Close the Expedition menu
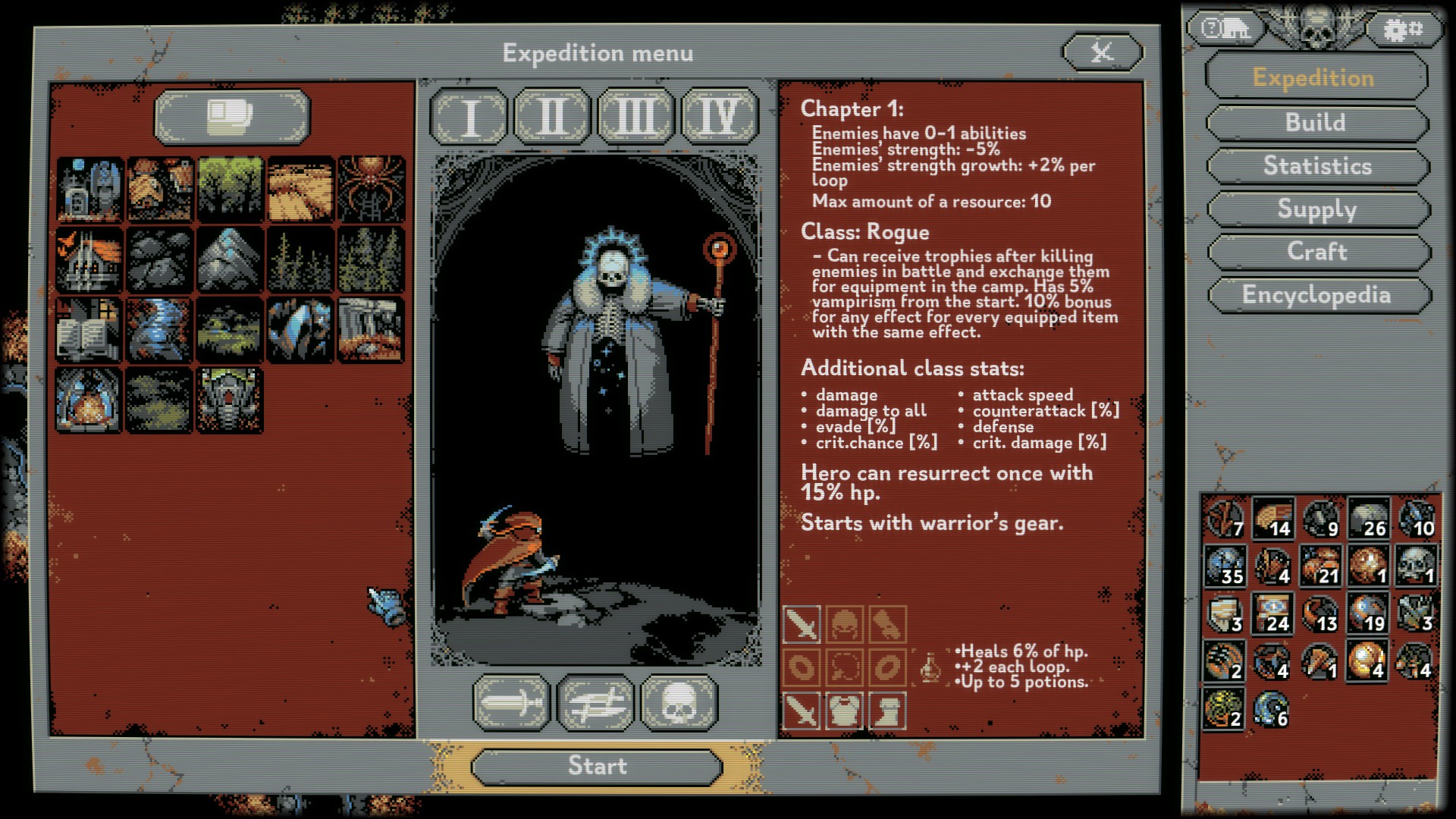The width and height of the screenshot is (1456, 819). click(x=1102, y=52)
